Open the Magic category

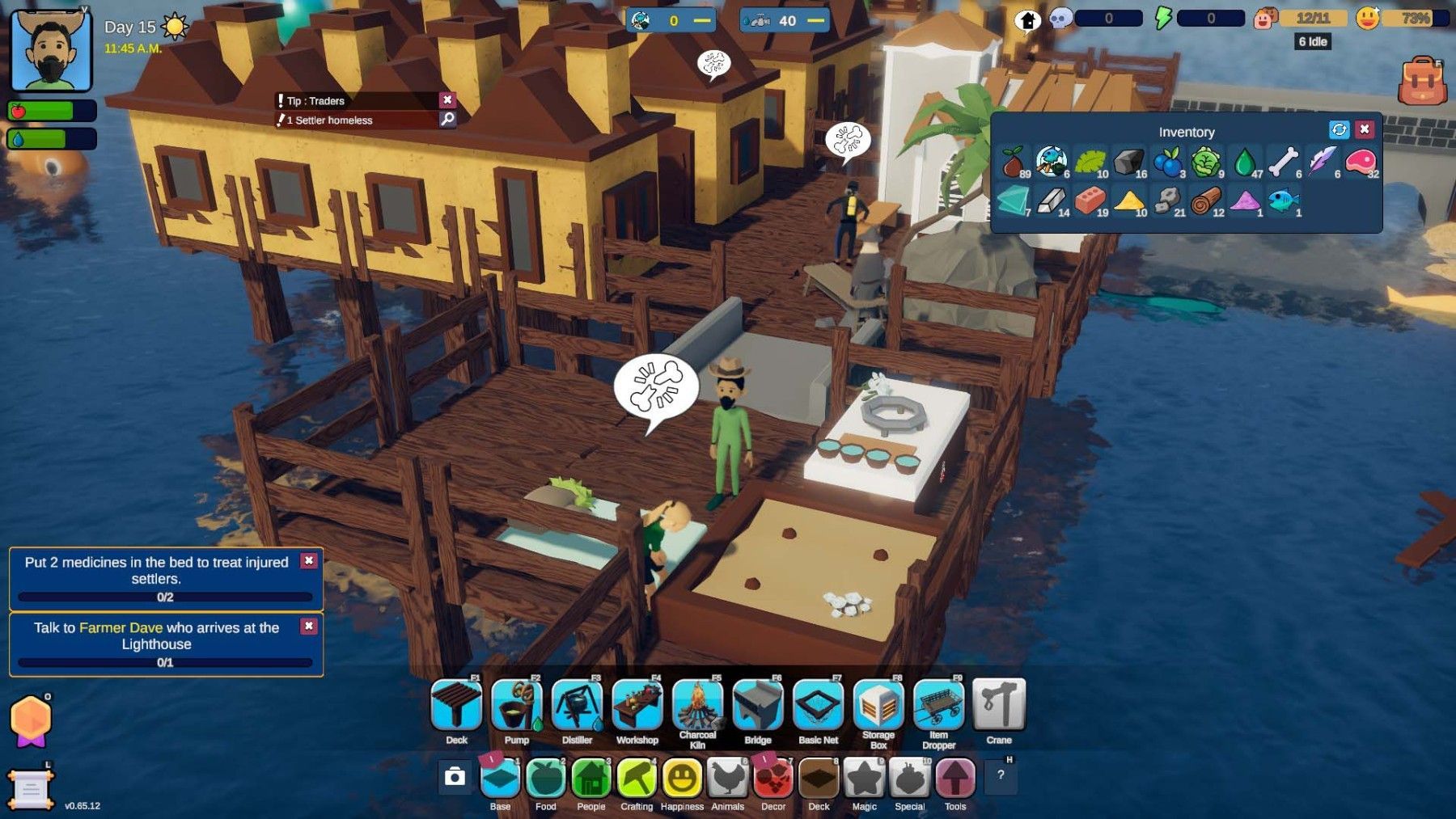(x=864, y=779)
